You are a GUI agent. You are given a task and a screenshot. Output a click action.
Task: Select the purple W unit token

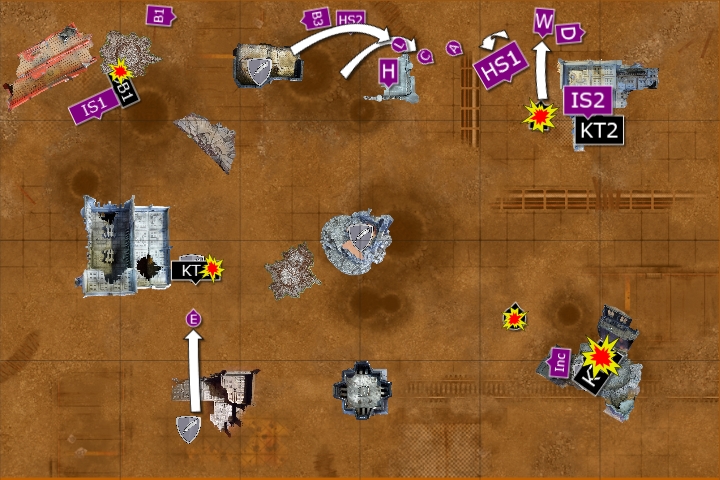544,20
